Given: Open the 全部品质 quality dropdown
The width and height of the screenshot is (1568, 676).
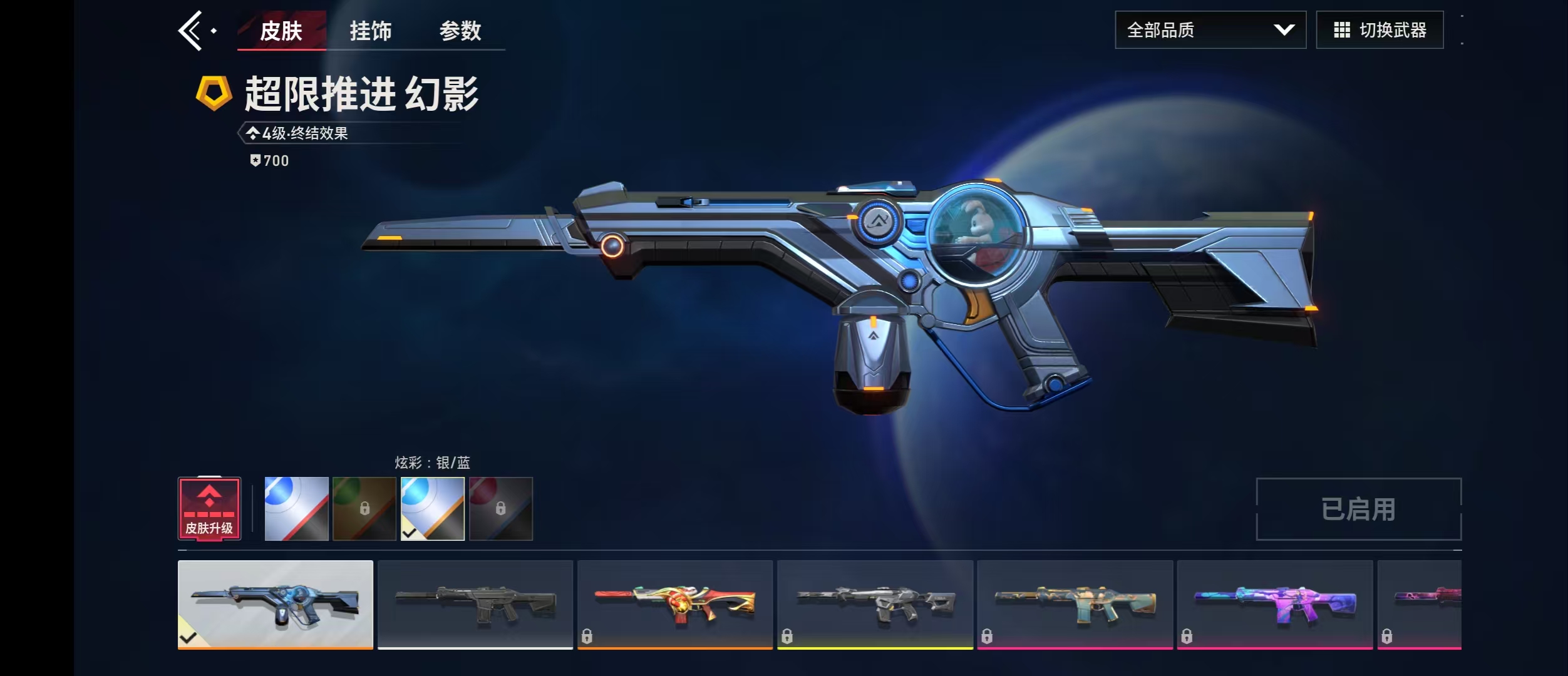Looking at the screenshot, I should [1210, 30].
